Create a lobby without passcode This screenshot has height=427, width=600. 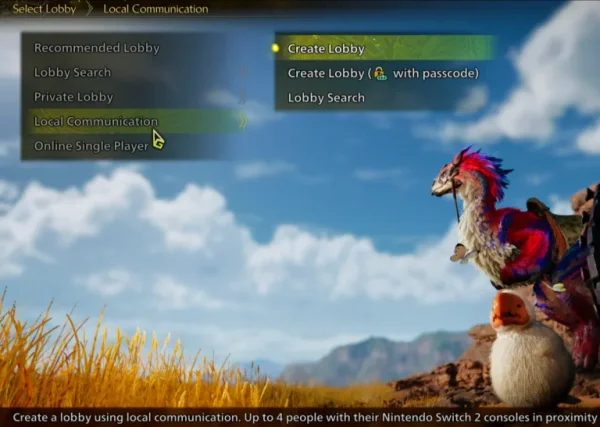[326, 48]
